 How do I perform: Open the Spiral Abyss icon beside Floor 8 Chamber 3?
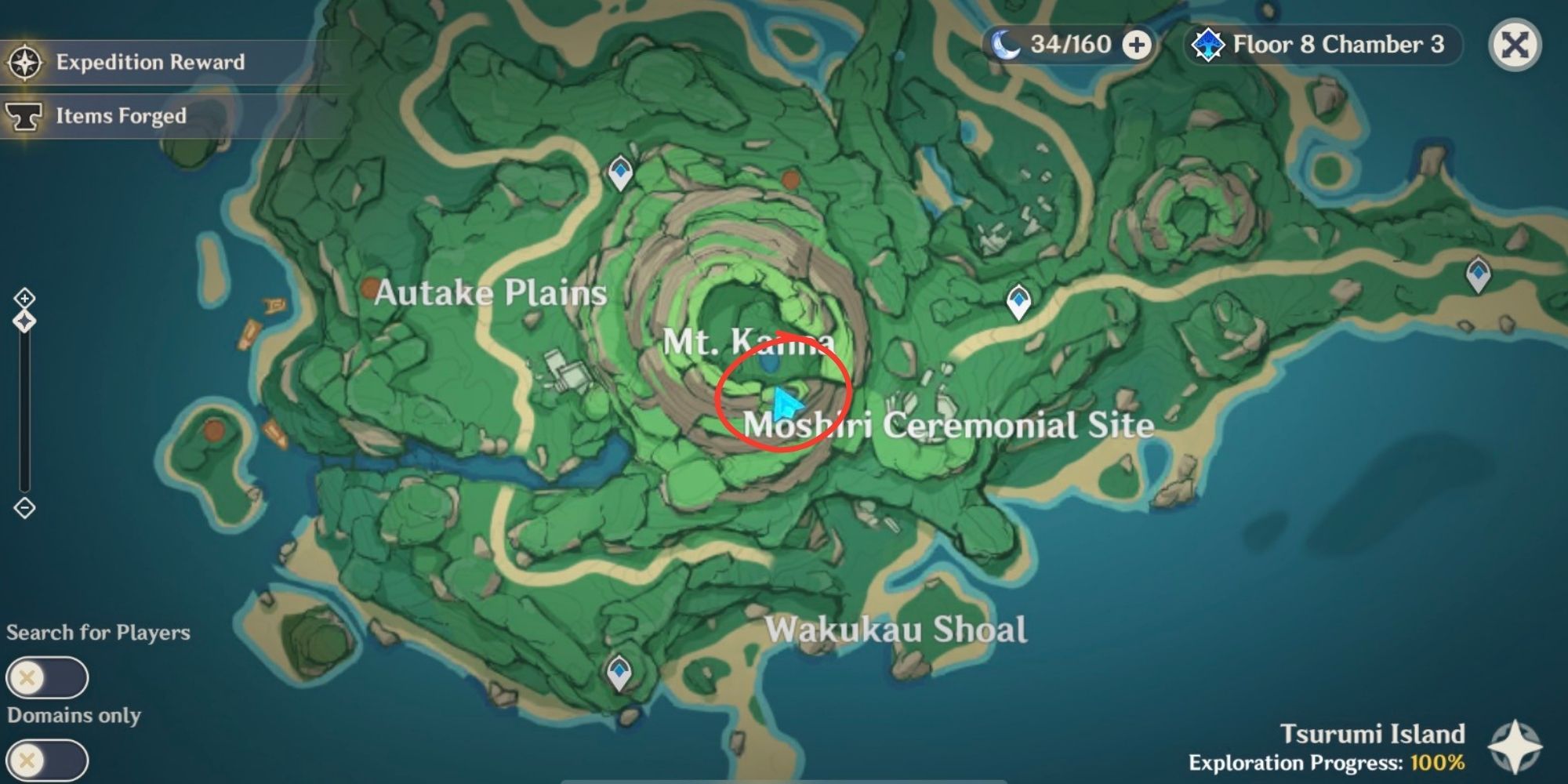point(1208,45)
